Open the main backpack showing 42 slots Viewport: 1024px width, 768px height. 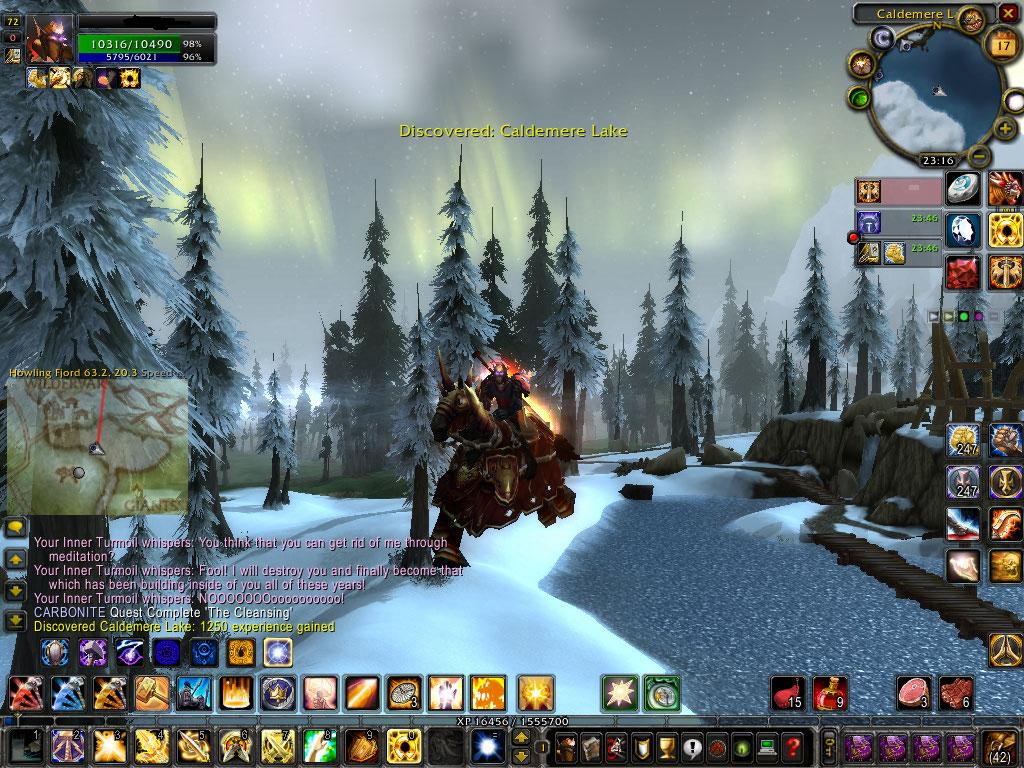coord(1001,746)
